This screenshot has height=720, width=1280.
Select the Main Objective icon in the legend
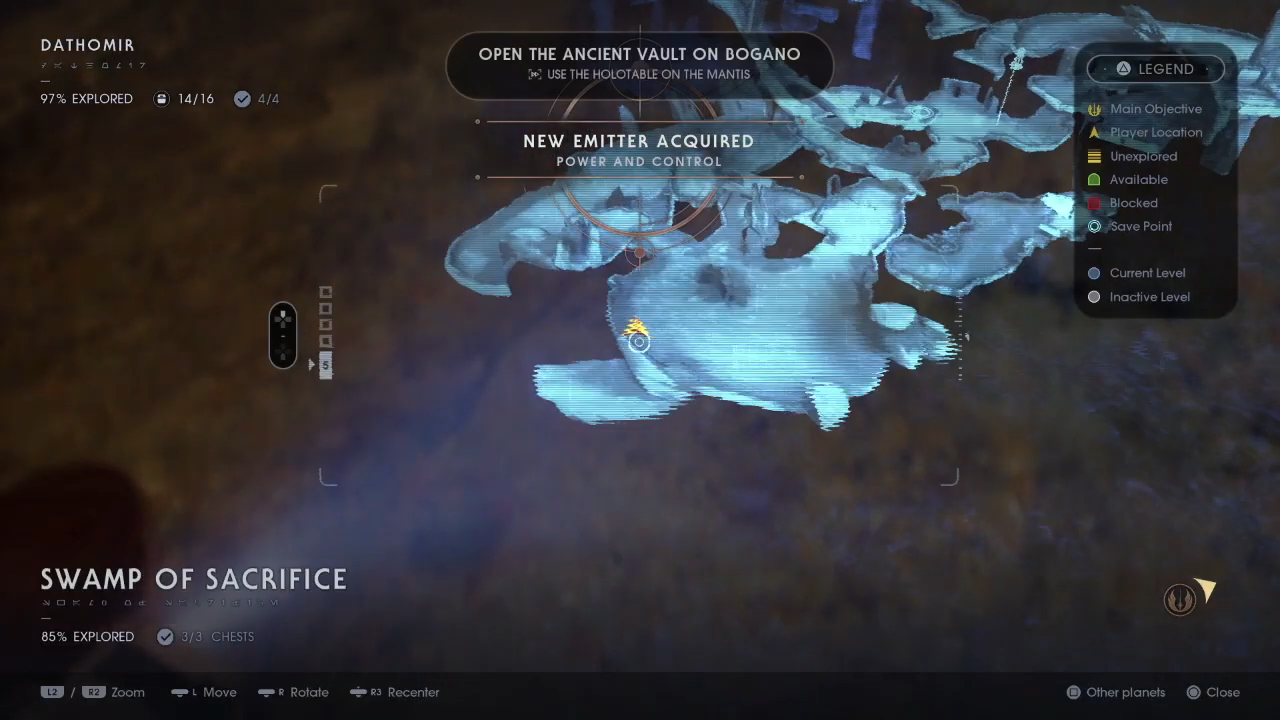coord(1094,109)
